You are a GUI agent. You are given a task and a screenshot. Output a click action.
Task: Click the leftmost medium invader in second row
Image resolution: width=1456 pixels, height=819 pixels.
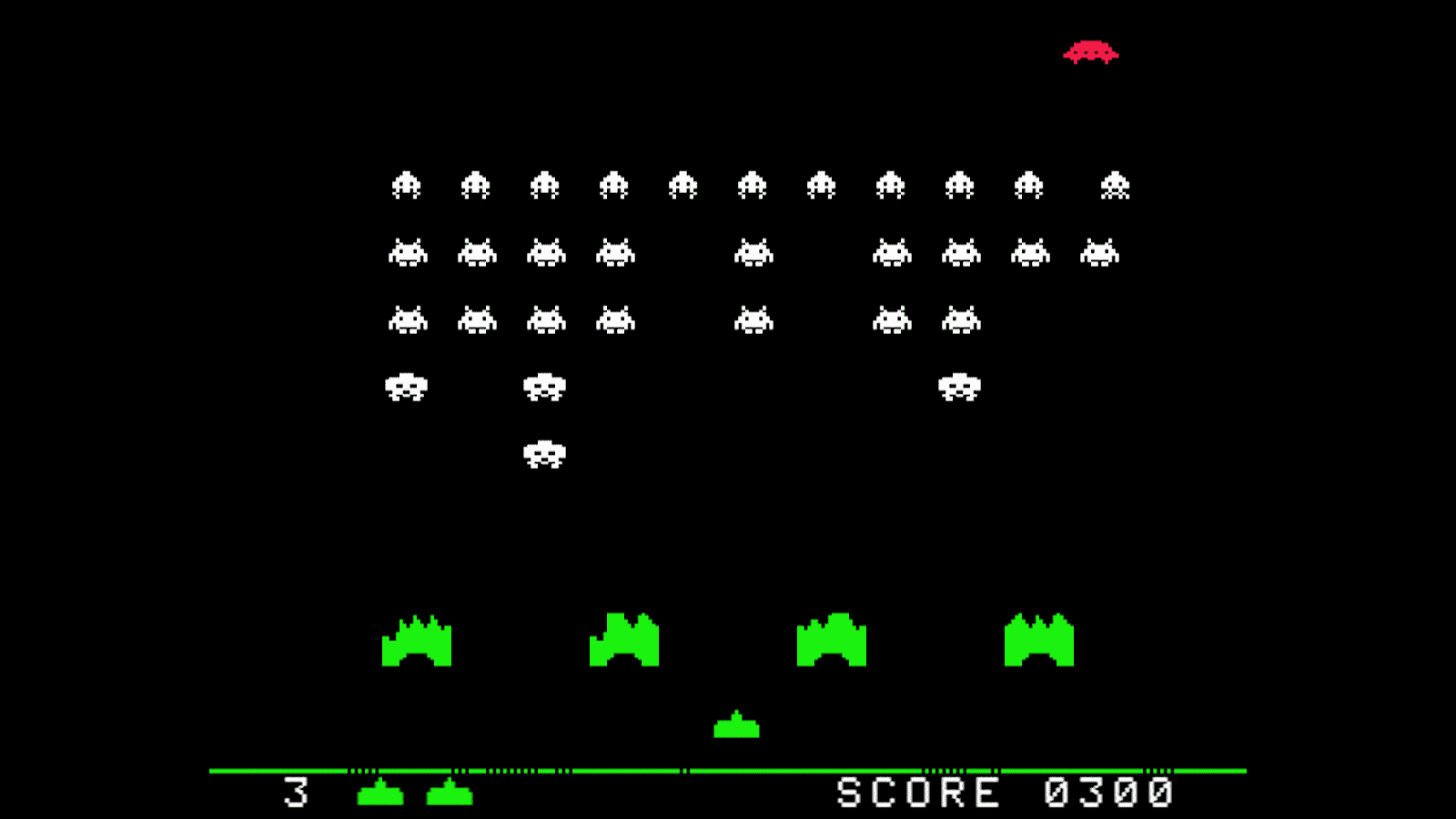[x=408, y=252]
